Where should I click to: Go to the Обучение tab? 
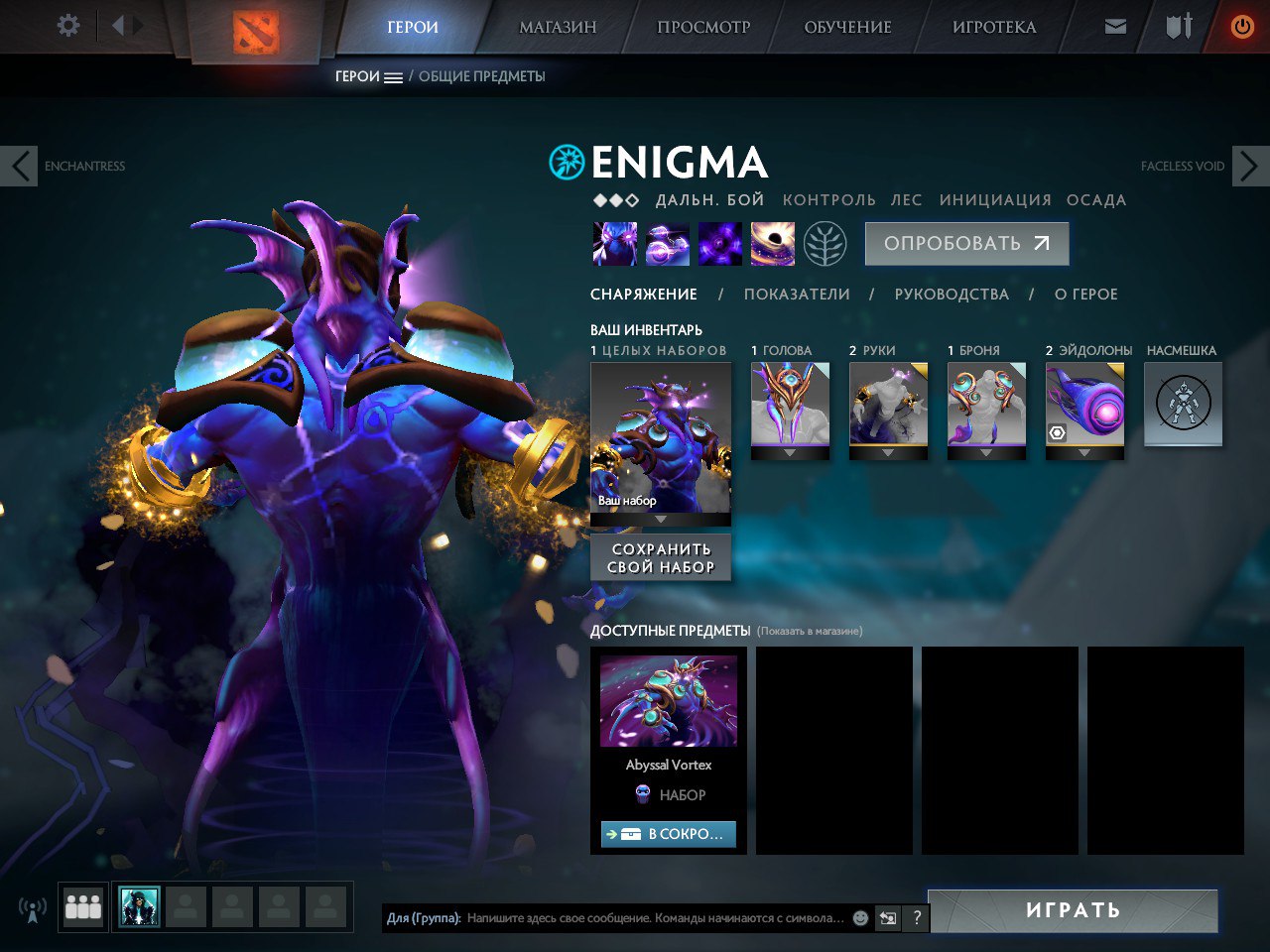click(847, 27)
